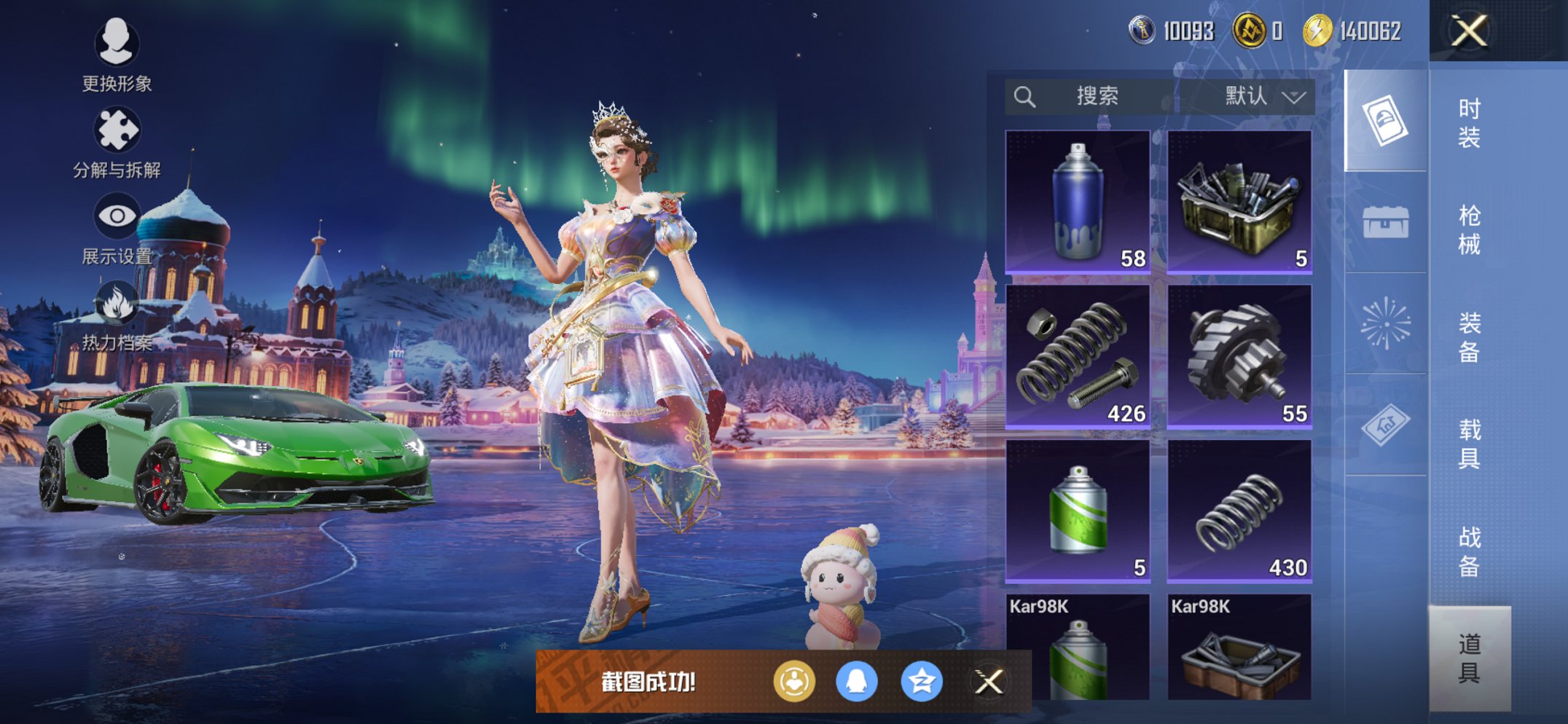Select the gear part with 55

click(1239, 356)
